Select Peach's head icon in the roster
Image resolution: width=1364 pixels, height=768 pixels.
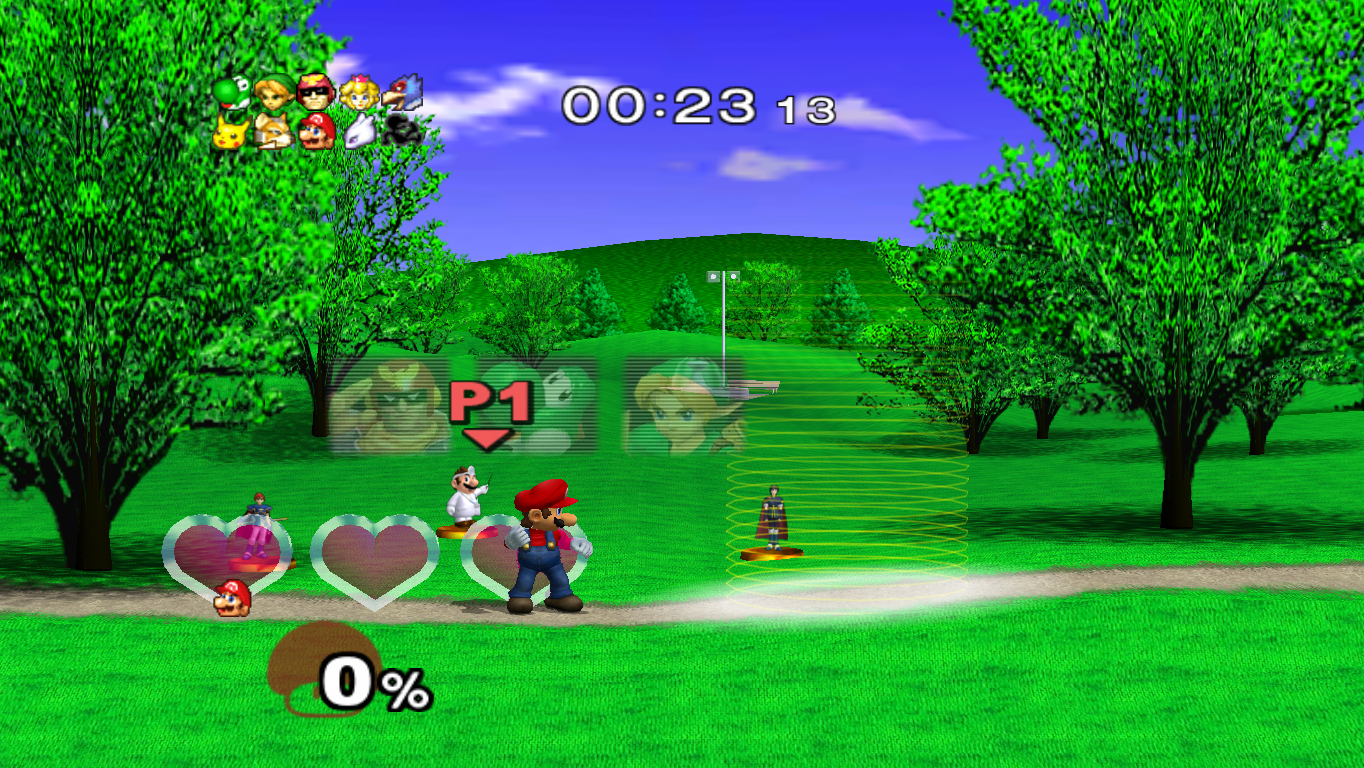[x=357, y=94]
